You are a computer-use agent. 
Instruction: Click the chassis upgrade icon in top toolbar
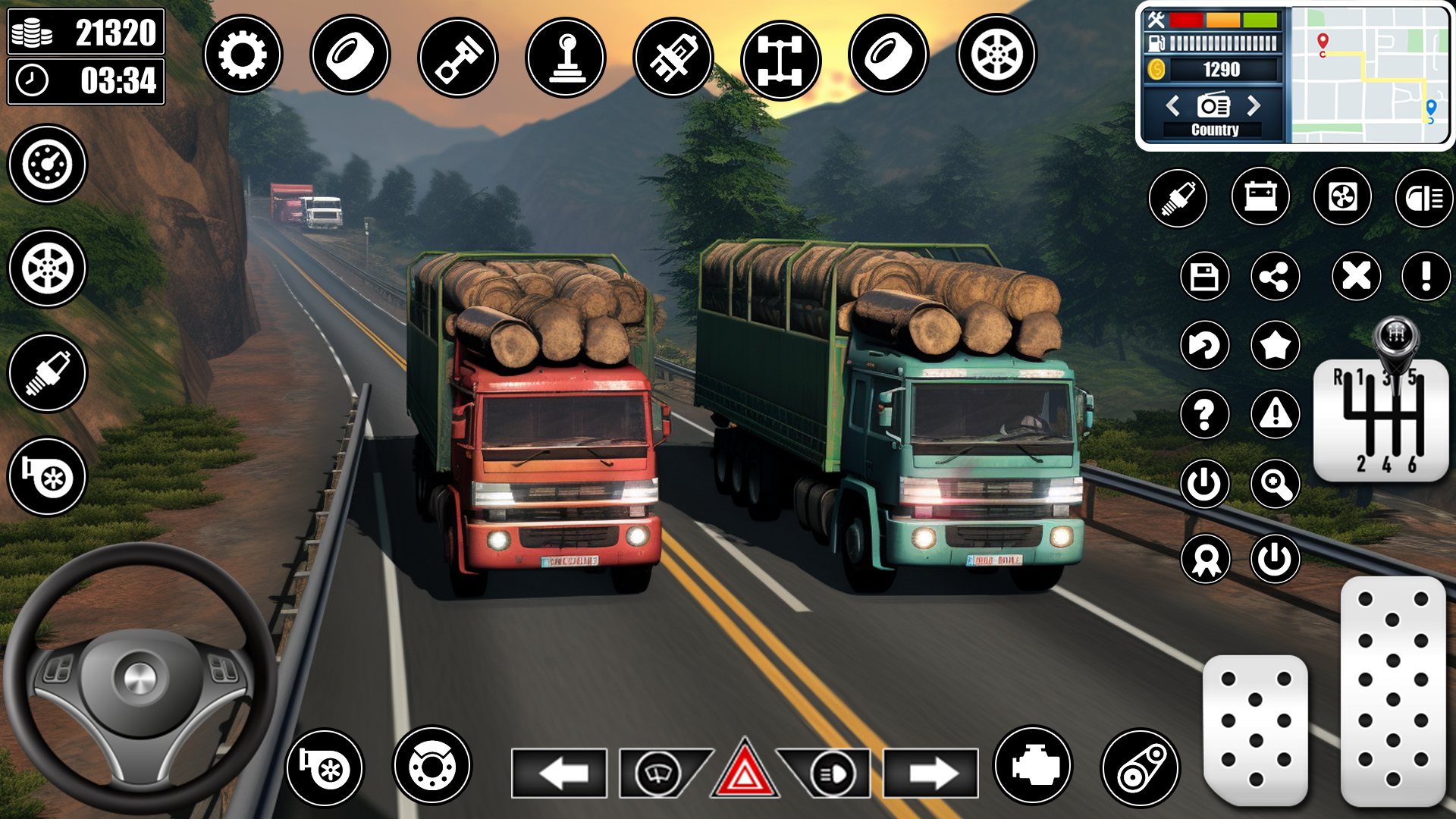[x=780, y=55]
